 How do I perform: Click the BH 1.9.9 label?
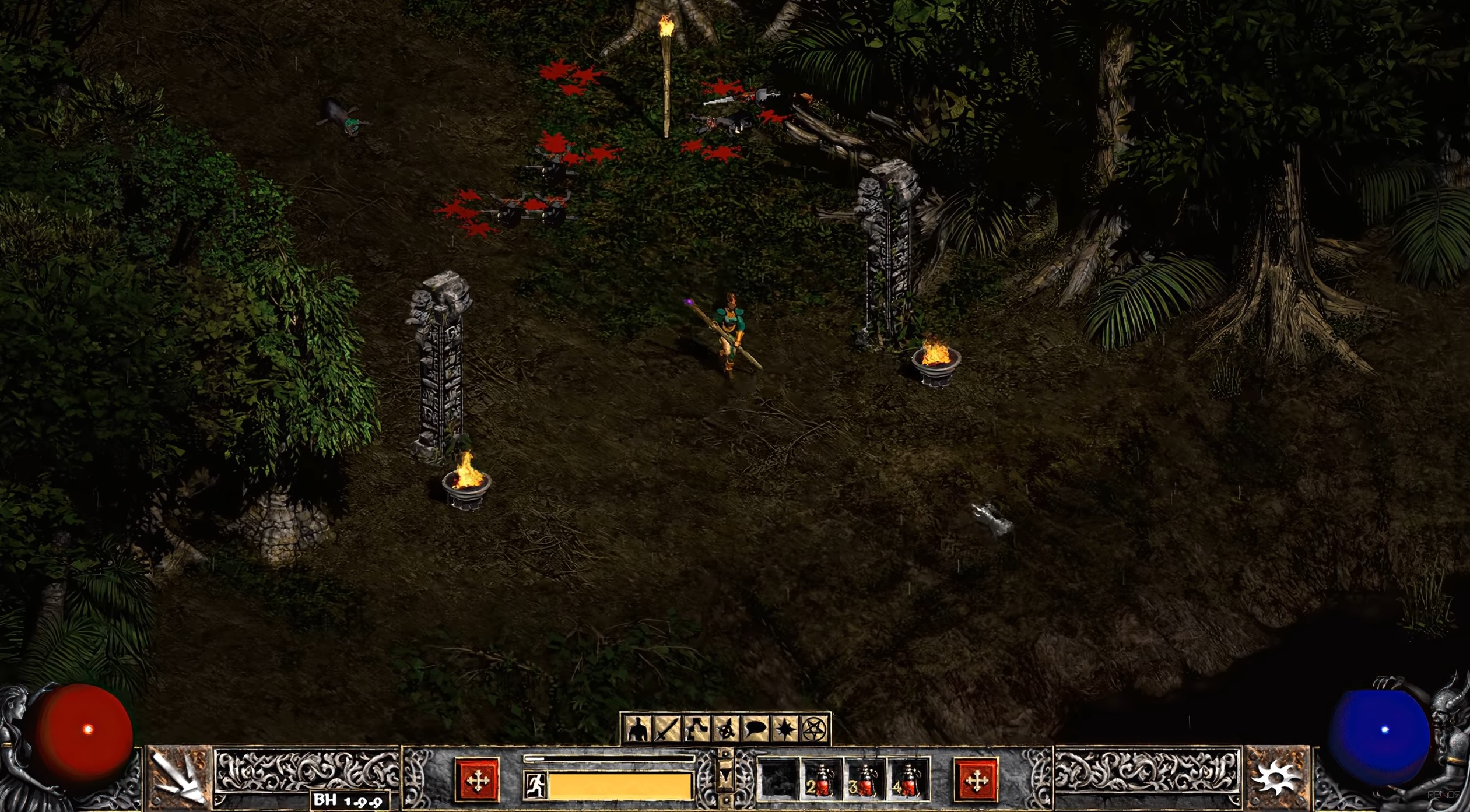pos(349,801)
